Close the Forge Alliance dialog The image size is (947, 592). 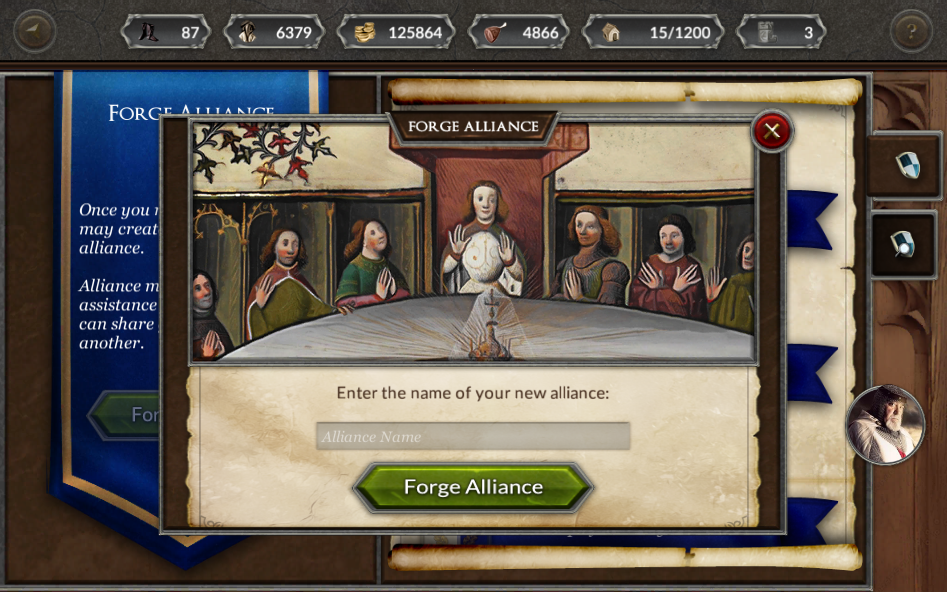[x=771, y=131]
